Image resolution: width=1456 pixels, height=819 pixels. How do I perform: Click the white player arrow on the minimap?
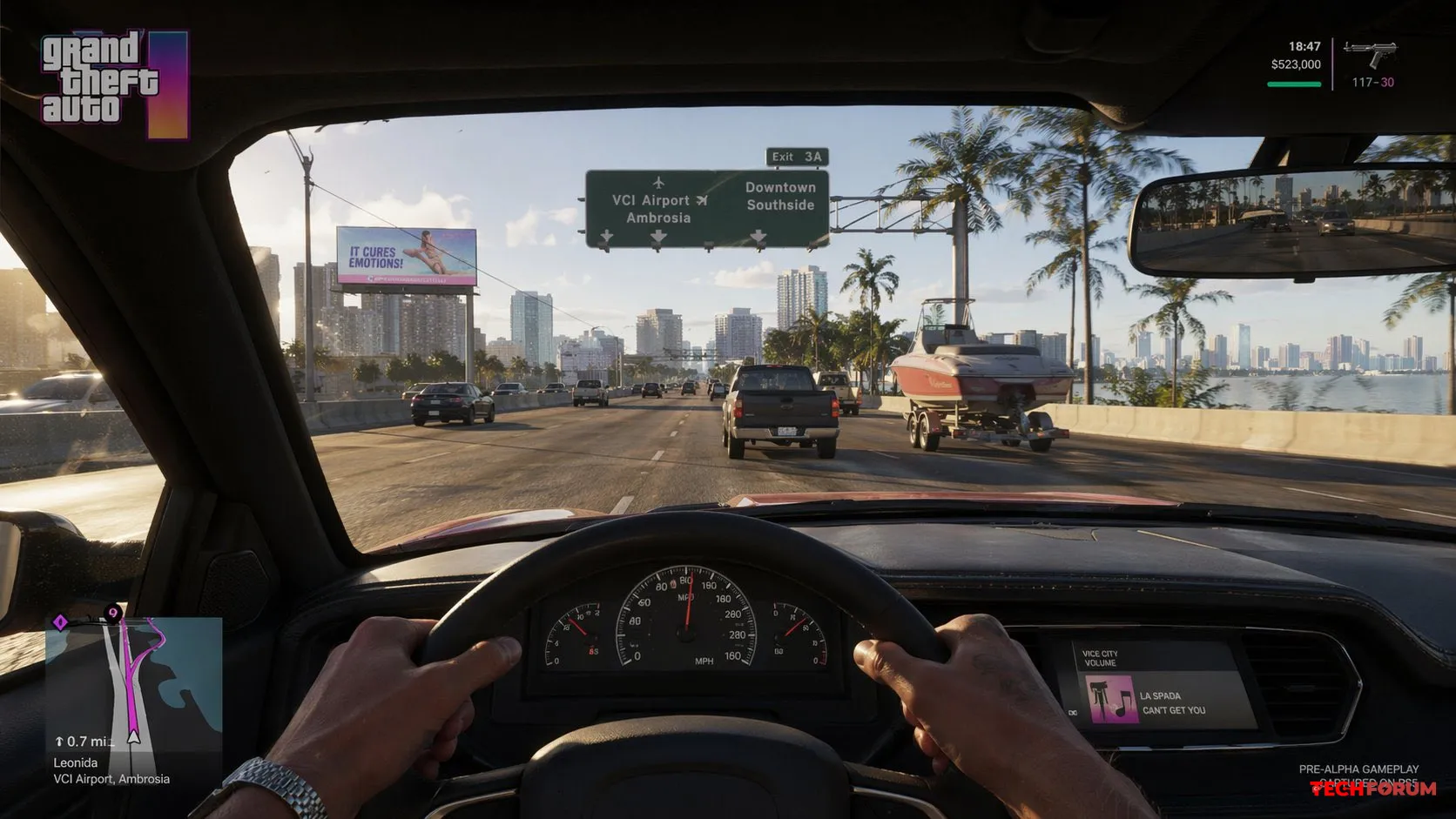(133, 737)
